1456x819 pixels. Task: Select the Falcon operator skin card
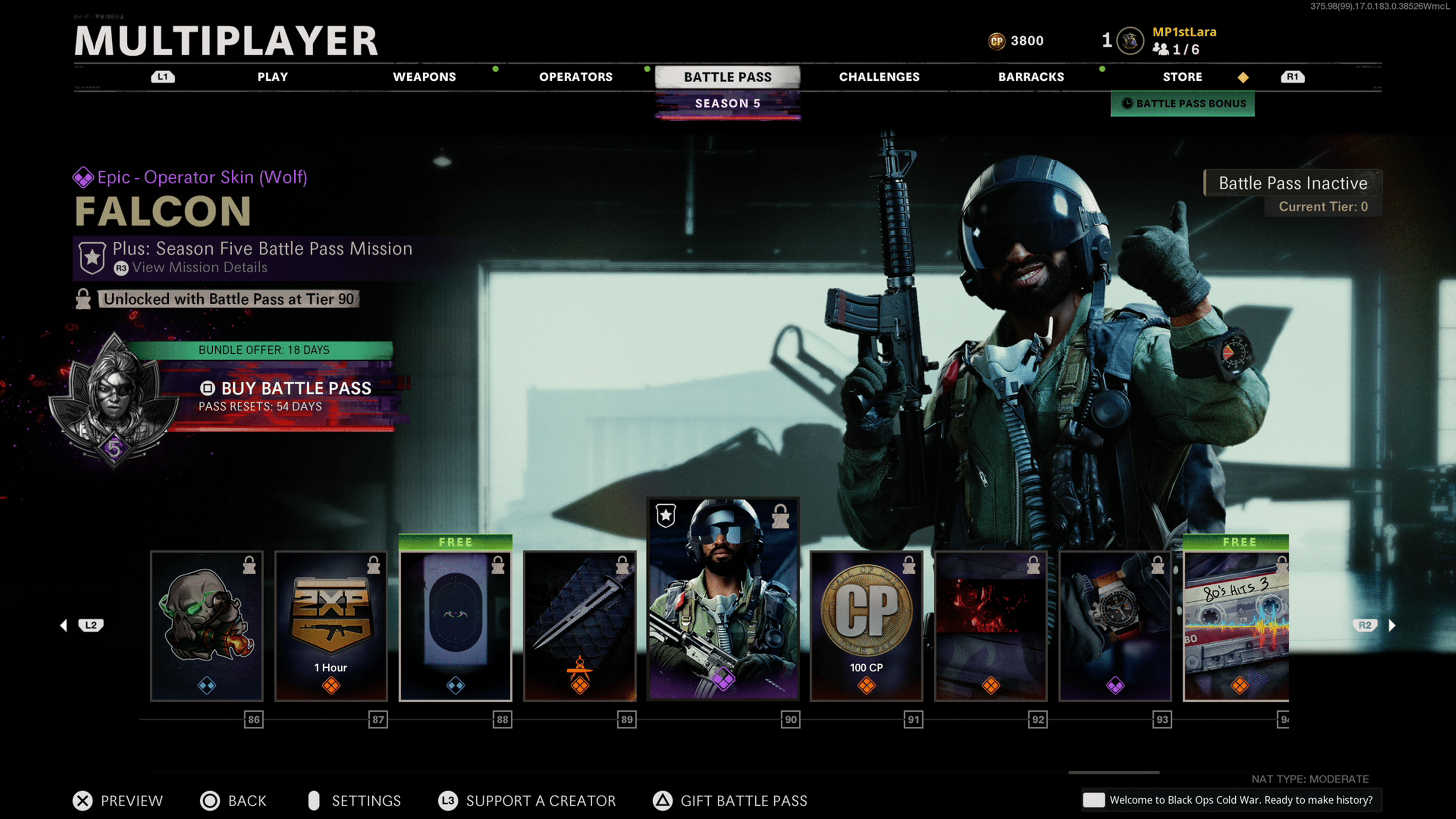pyautogui.click(x=723, y=599)
